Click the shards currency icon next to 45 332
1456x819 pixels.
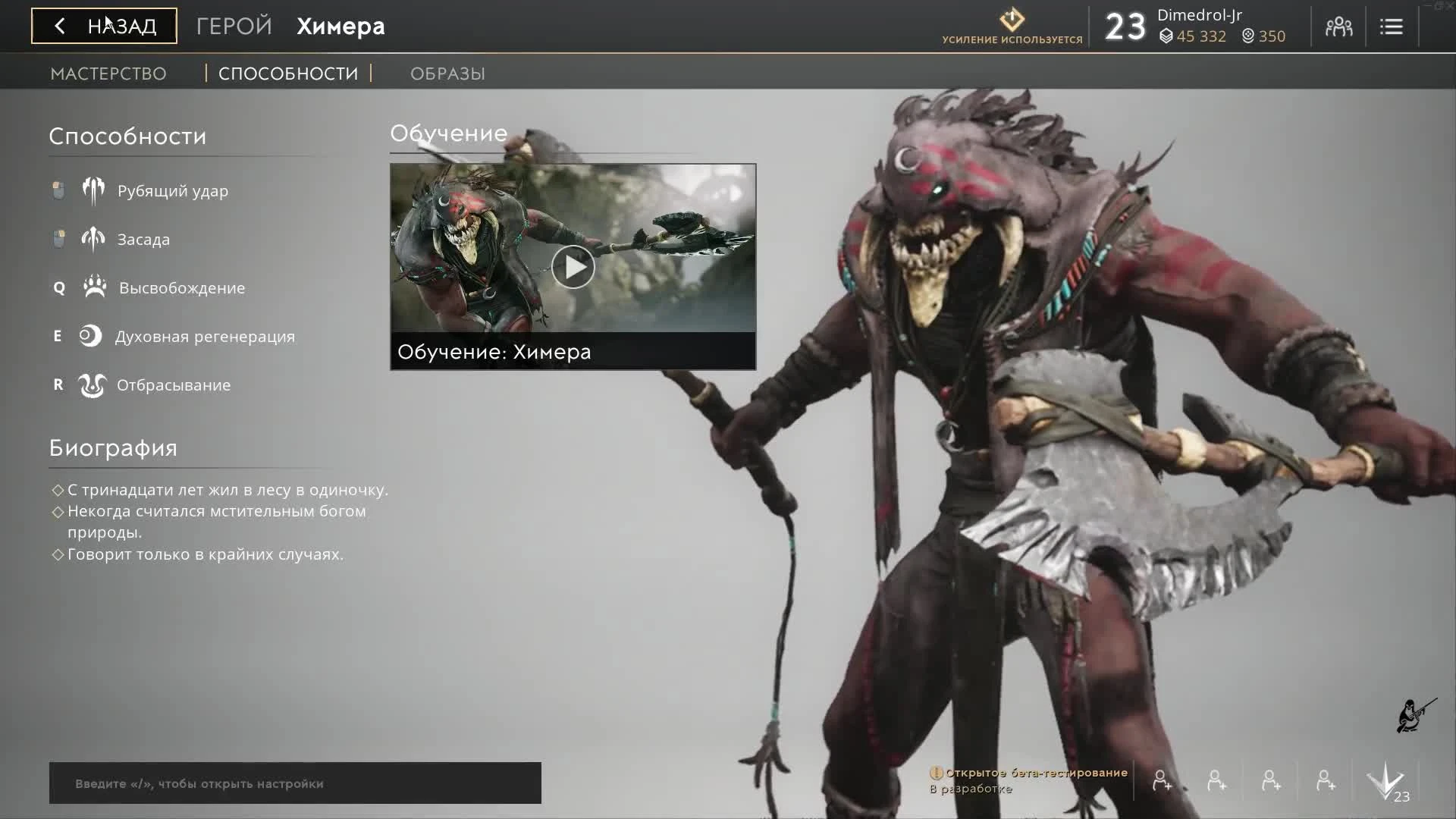1168,36
